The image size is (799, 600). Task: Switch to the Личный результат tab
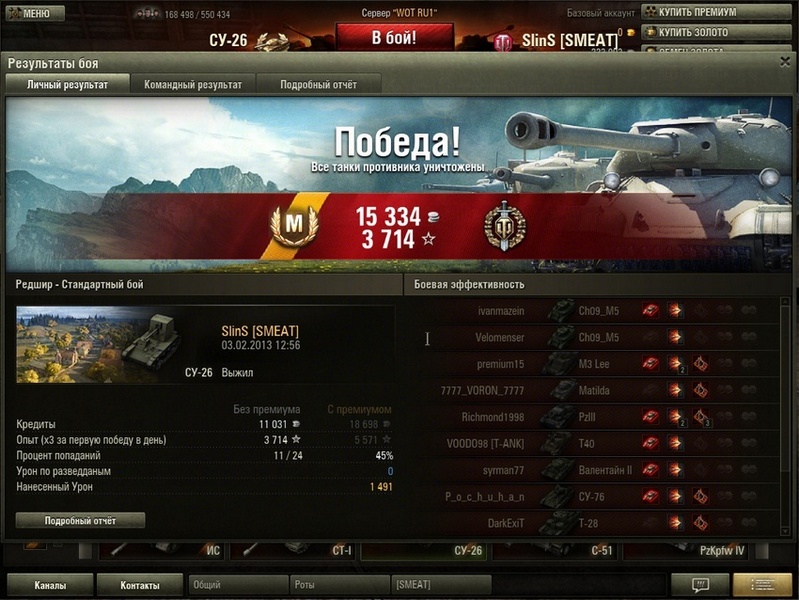point(68,85)
